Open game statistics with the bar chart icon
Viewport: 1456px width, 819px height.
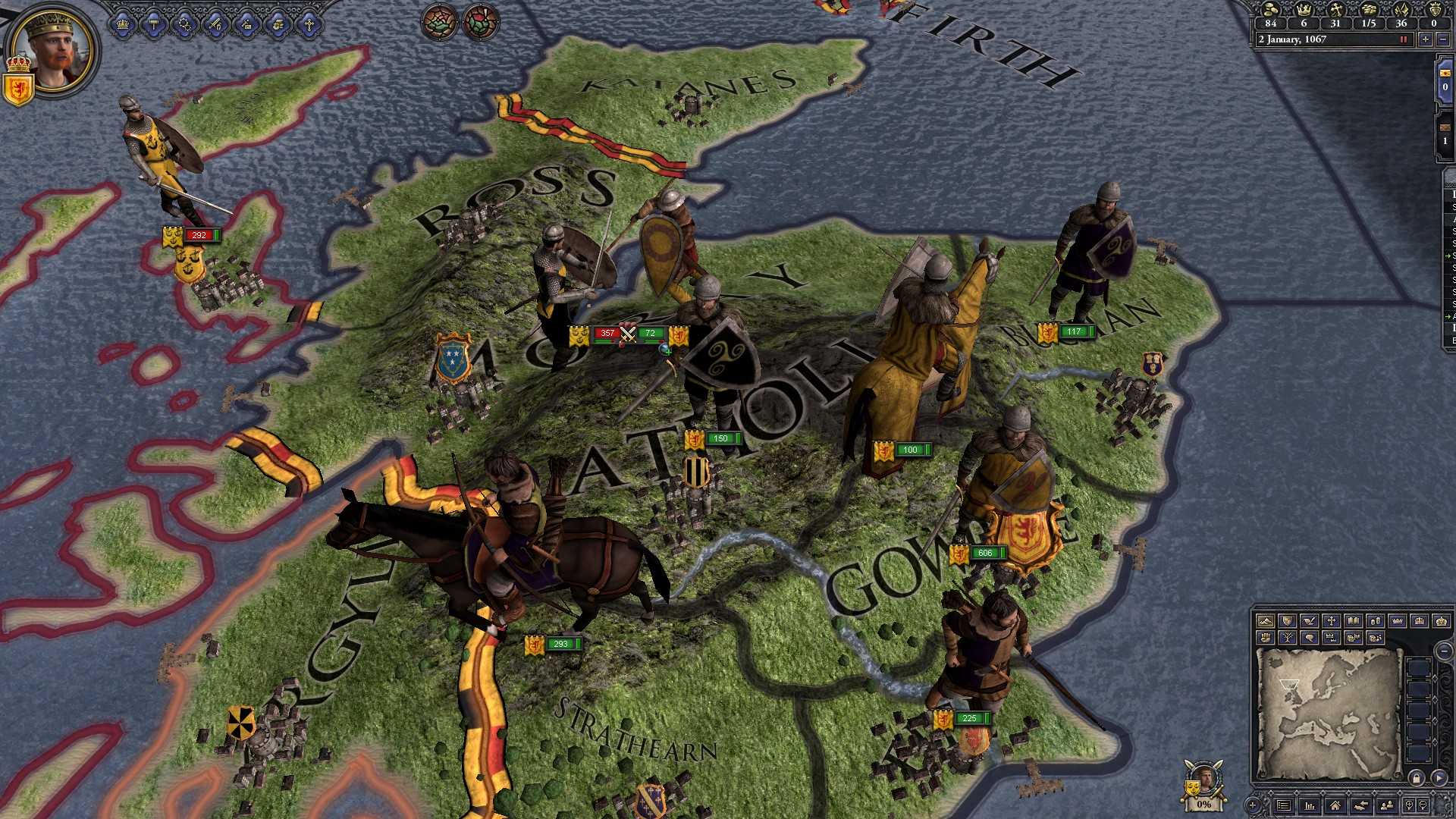tap(1310, 806)
